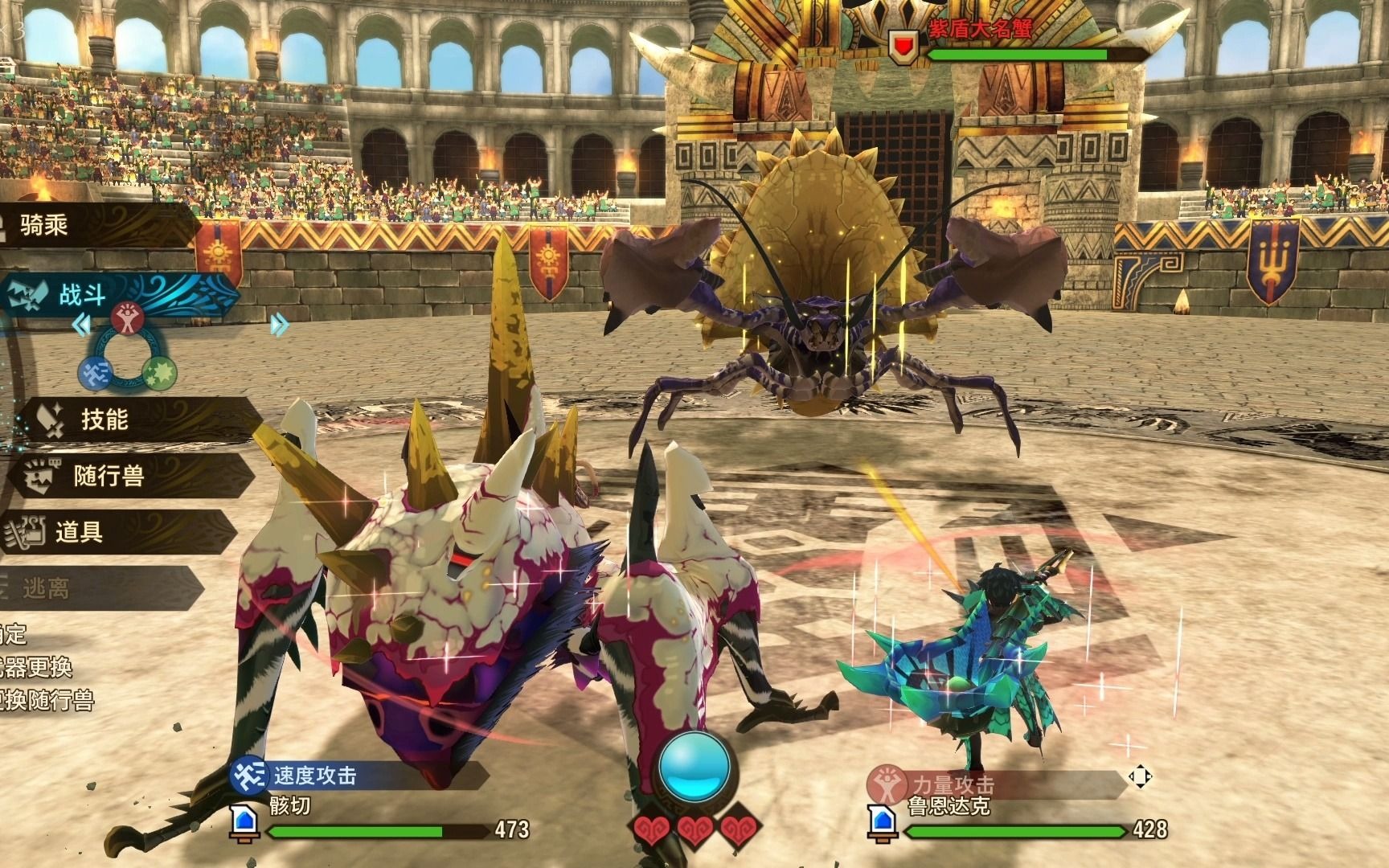Select the 骑乘 ride command
The width and height of the screenshot is (1389, 868).
[x=45, y=226]
